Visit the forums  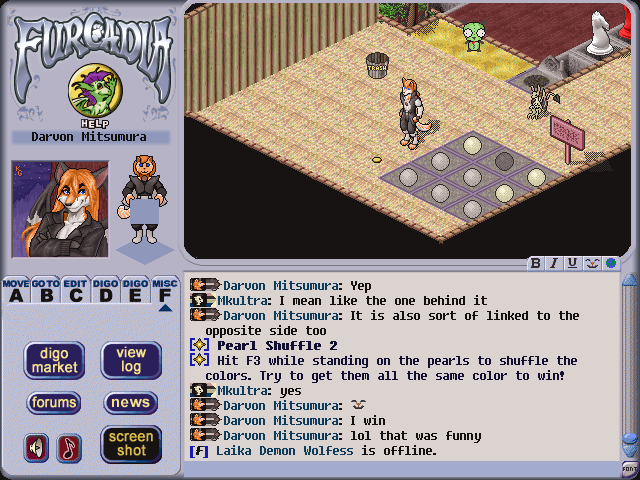point(54,403)
